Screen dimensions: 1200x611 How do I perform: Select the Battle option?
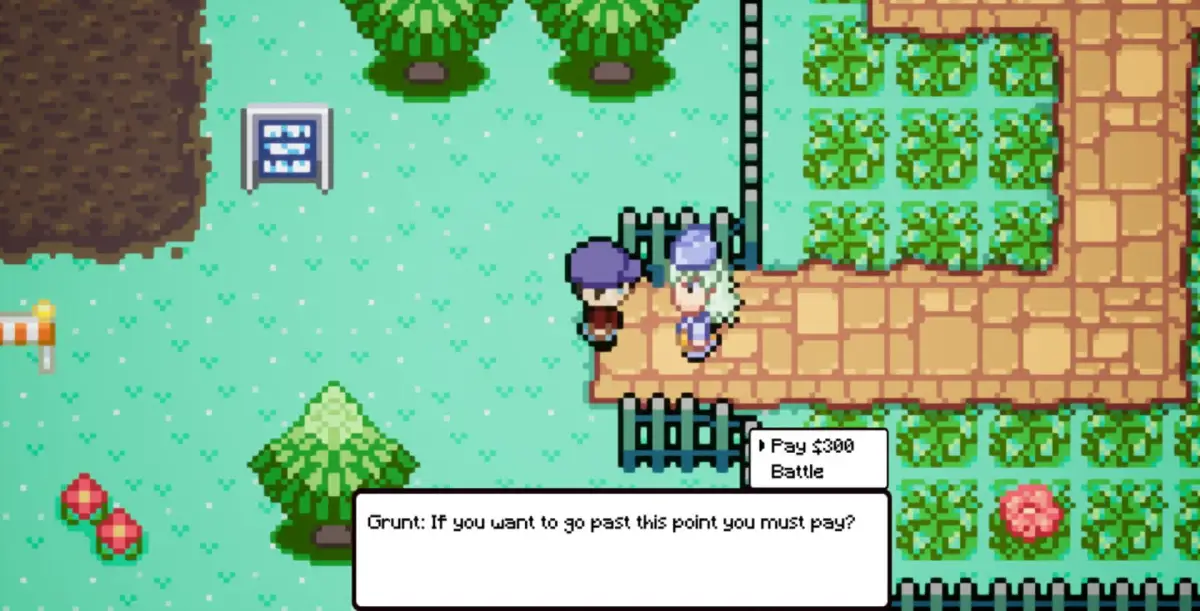[797, 471]
